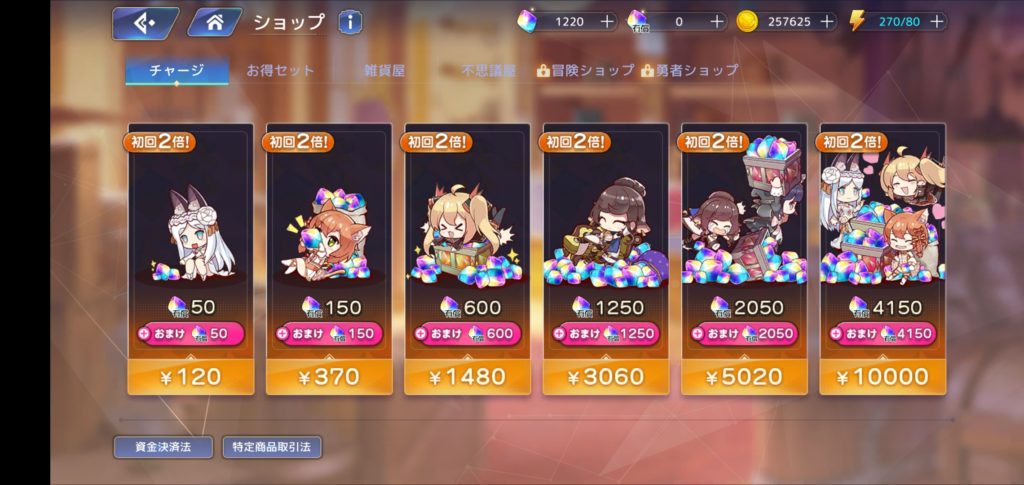Select the ¥3060 gem pack
Screen dimensions: 1024x485
tap(605, 376)
